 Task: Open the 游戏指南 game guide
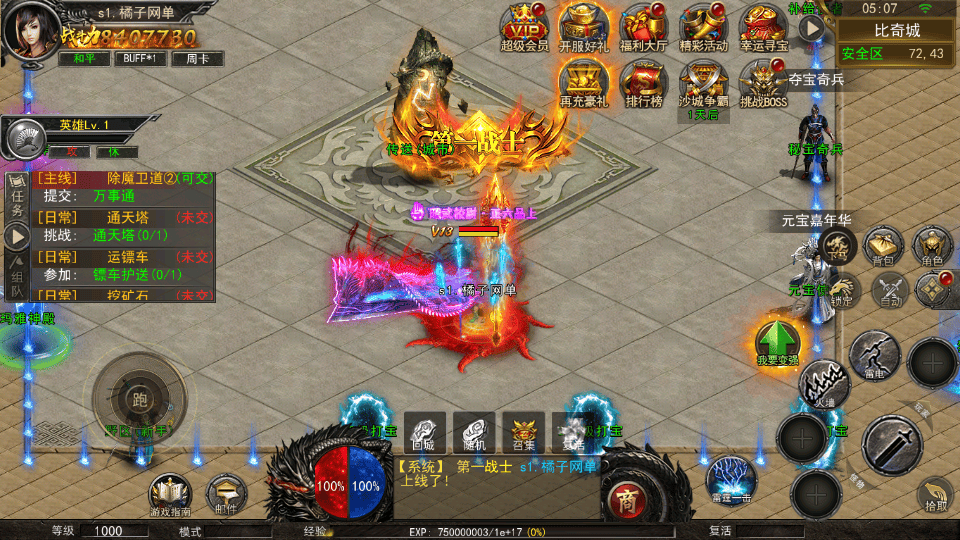click(x=170, y=495)
